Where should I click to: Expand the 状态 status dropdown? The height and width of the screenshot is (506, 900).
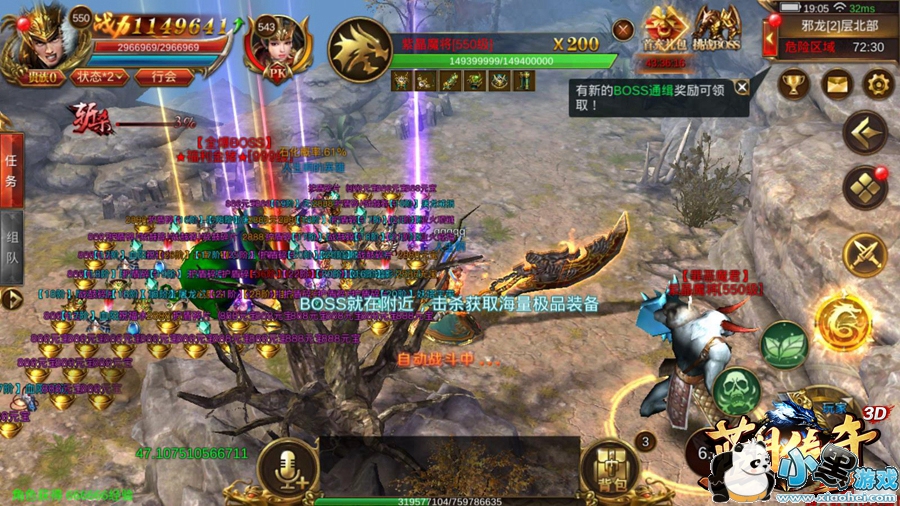(x=100, y=76)
